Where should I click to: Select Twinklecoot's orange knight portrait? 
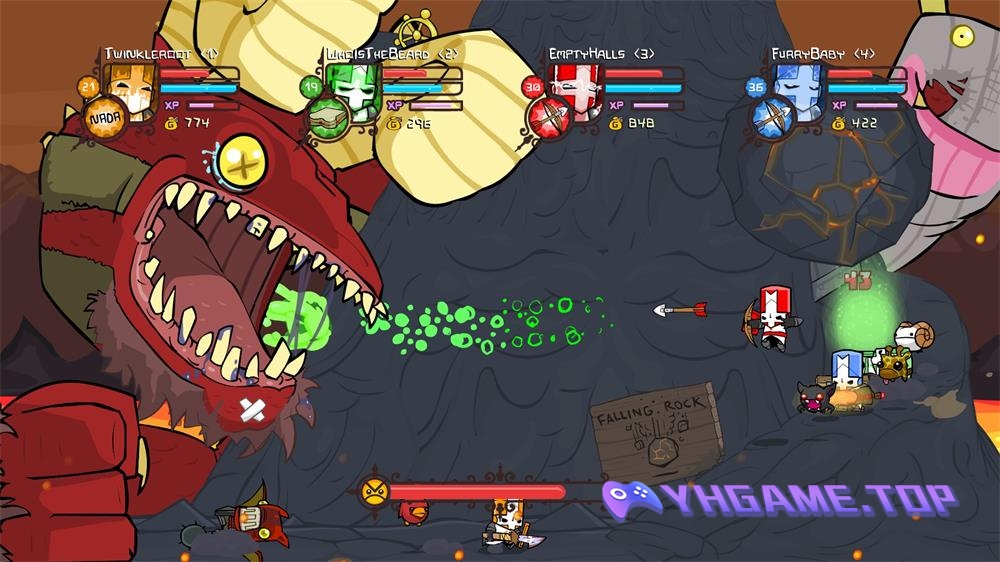[129, 88]
